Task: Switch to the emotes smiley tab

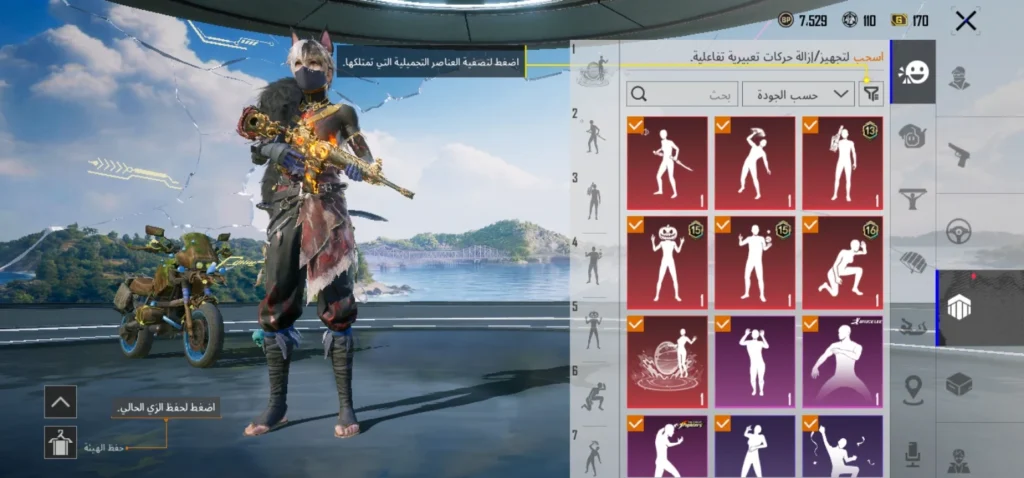Action: tap(913, 72)
